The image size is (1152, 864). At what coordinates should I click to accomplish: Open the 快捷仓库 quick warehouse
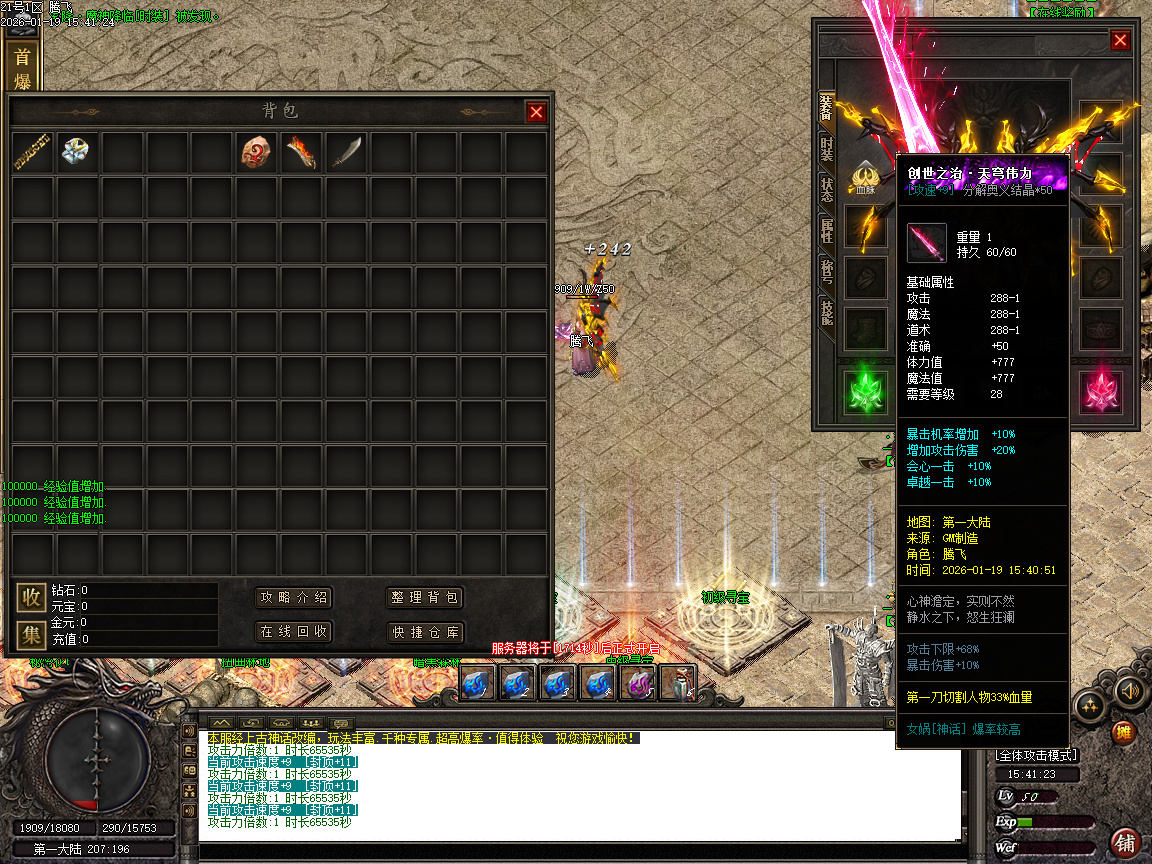(x=425, y=632)
